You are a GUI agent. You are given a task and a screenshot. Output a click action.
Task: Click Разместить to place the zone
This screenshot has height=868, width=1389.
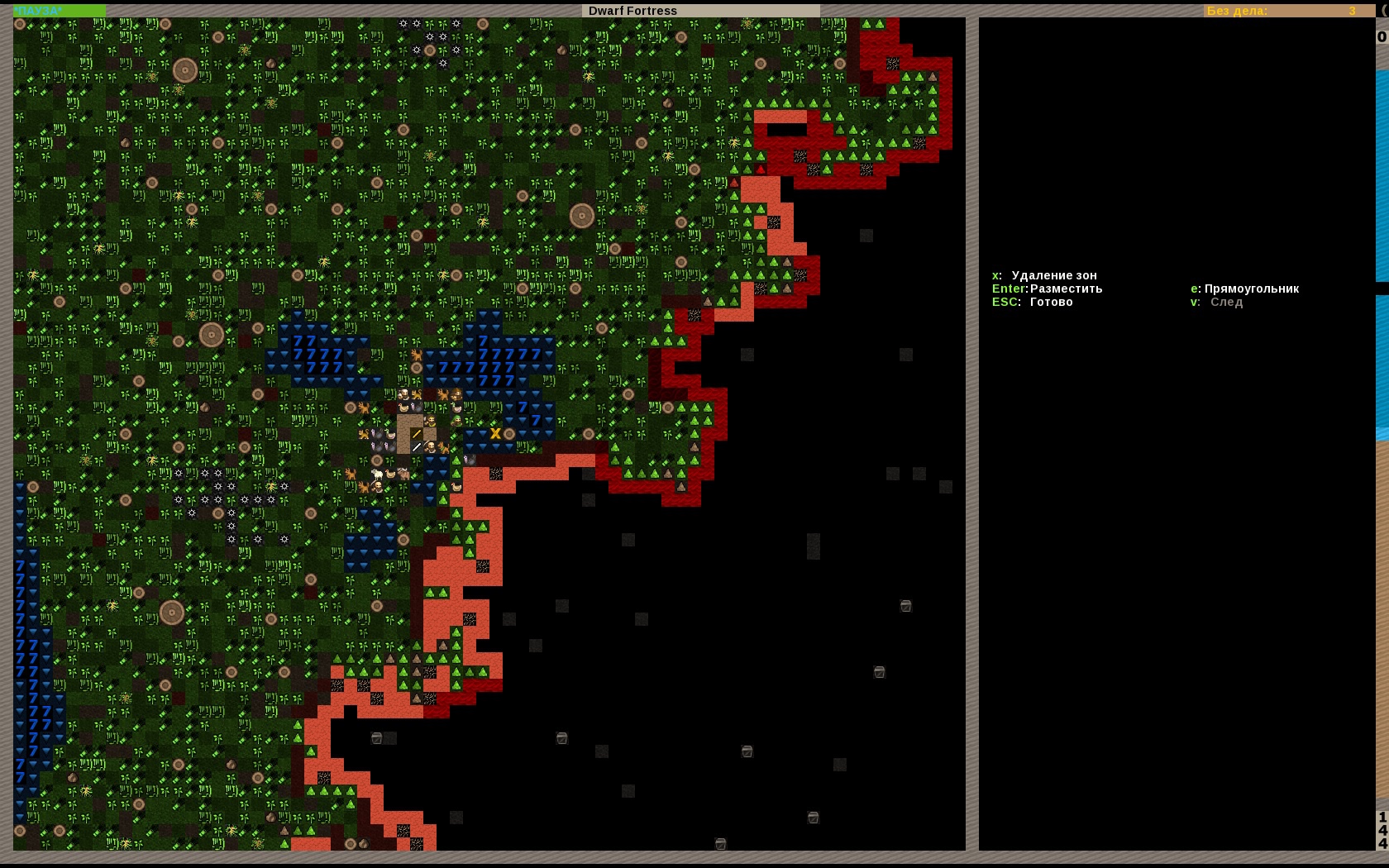point(1067,289)
